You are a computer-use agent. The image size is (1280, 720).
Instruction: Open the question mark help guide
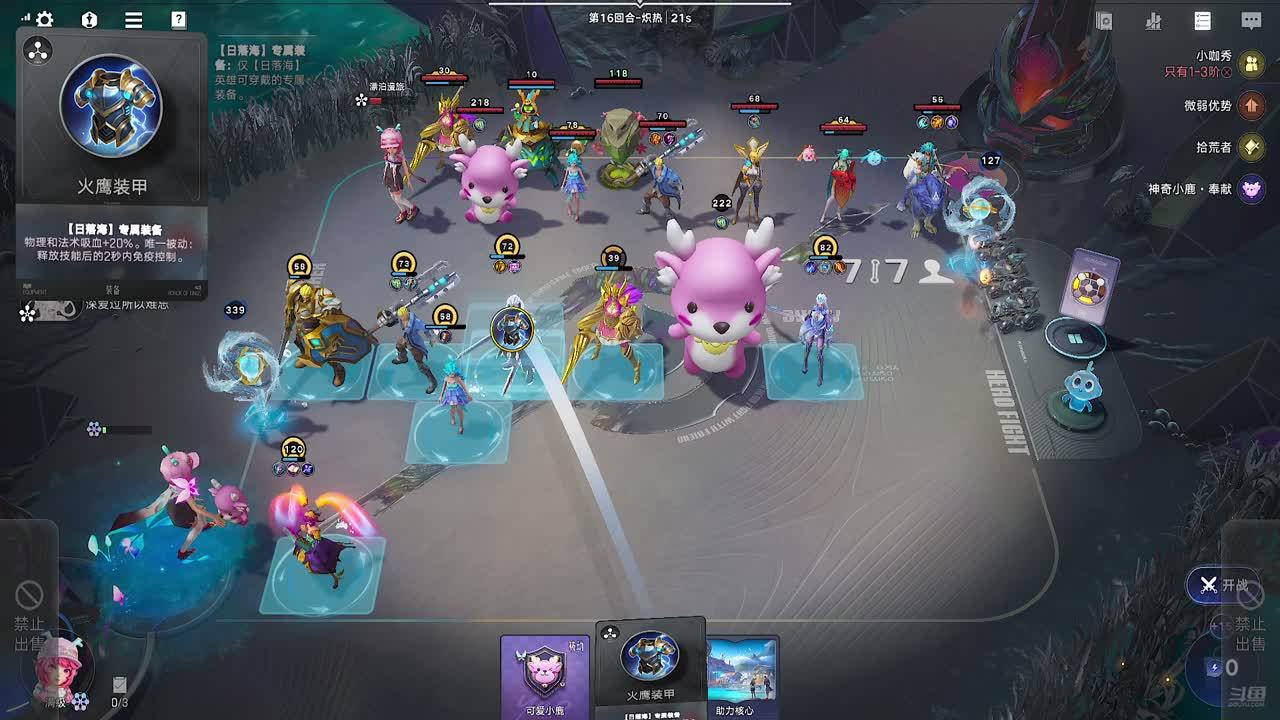[x=178, y=20]
